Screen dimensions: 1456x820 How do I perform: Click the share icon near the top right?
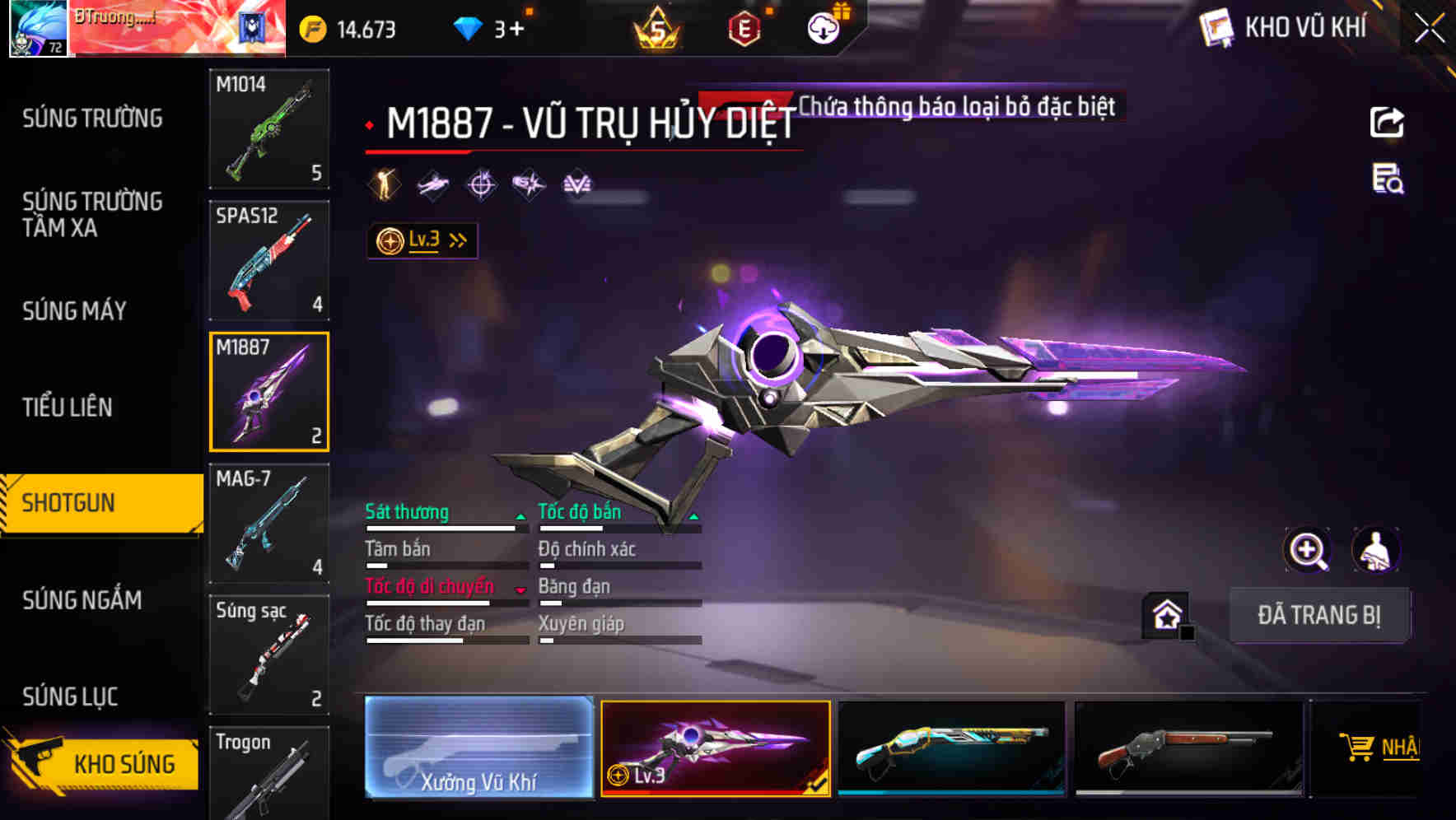[x=1388, y=122]
